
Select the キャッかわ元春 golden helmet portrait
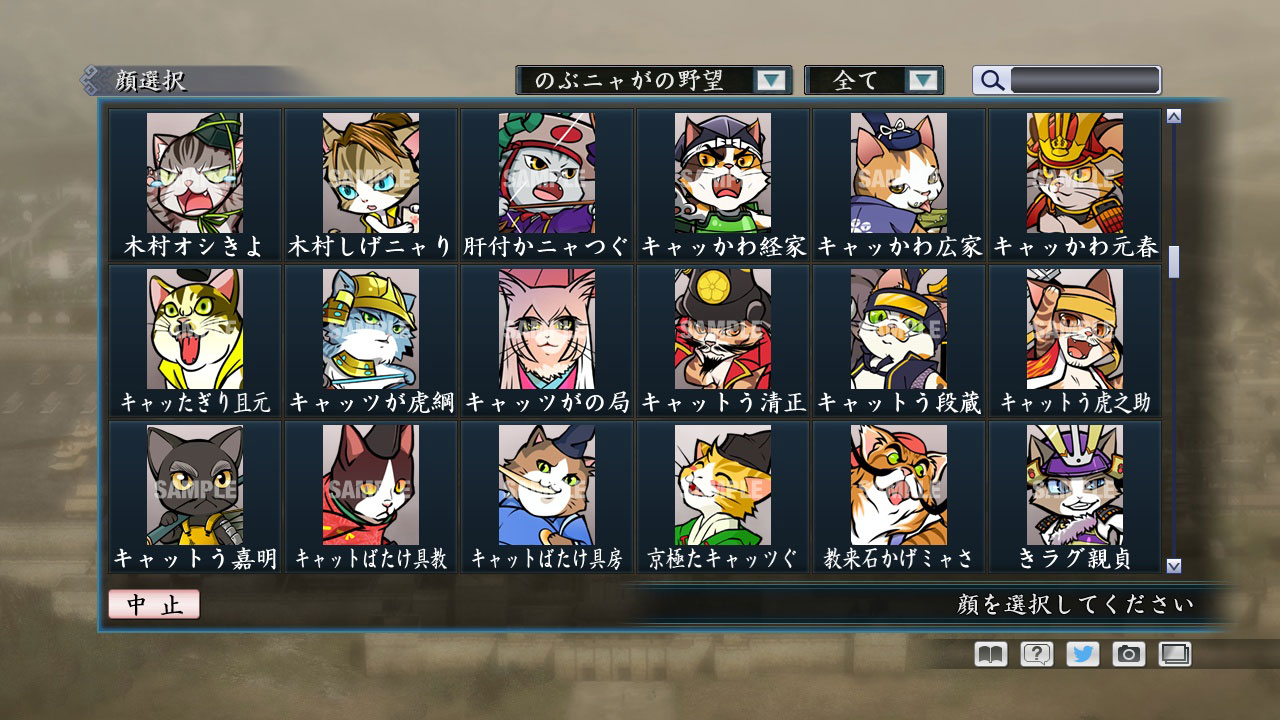click(1075, 170)
